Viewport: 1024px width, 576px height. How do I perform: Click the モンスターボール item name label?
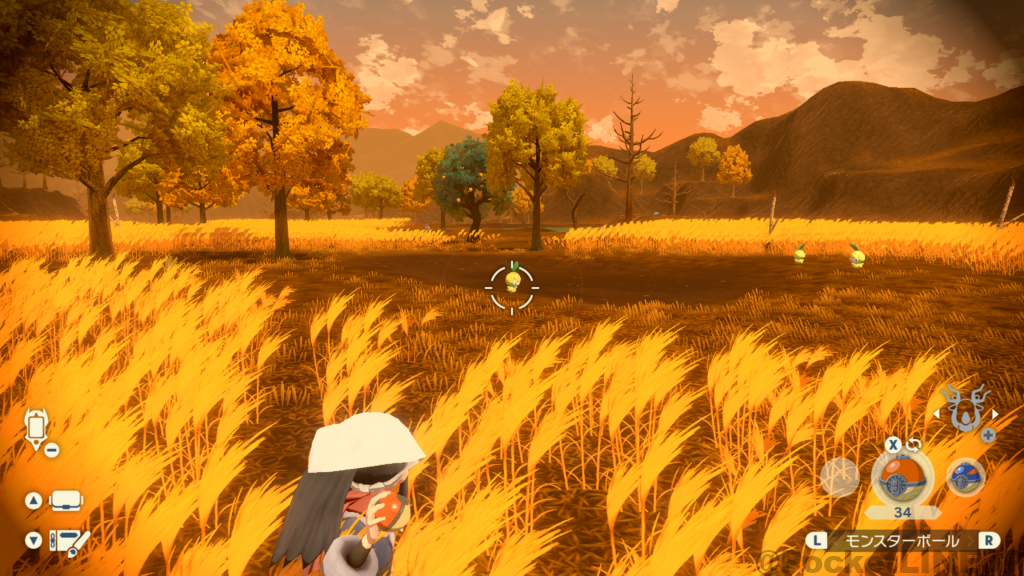pyautogui.click(x=902, y=540)
